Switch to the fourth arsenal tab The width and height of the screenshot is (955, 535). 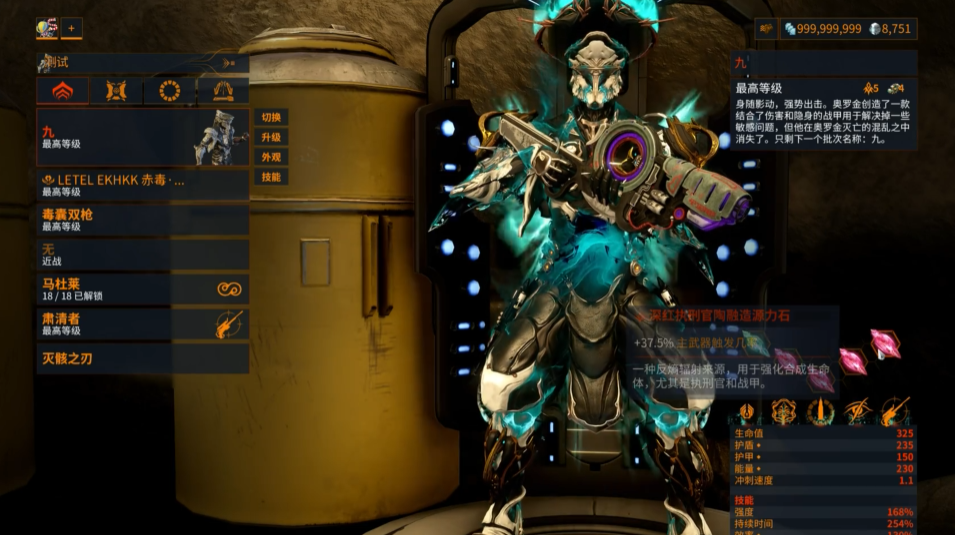[223, 92]
